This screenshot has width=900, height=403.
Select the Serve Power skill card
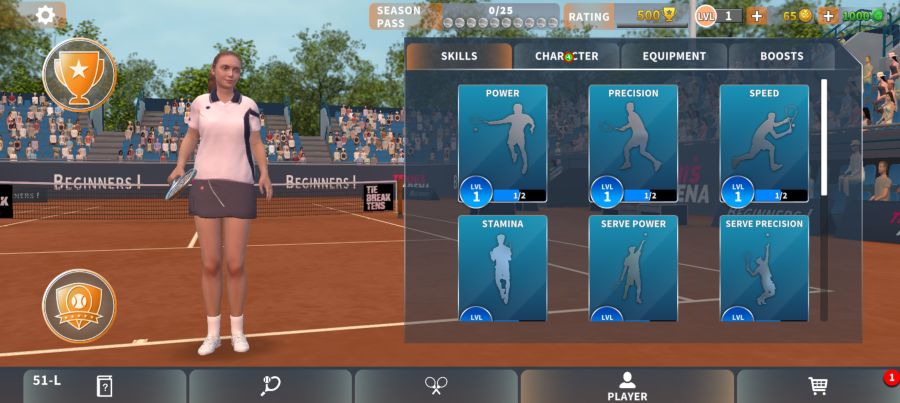[633, 268]
